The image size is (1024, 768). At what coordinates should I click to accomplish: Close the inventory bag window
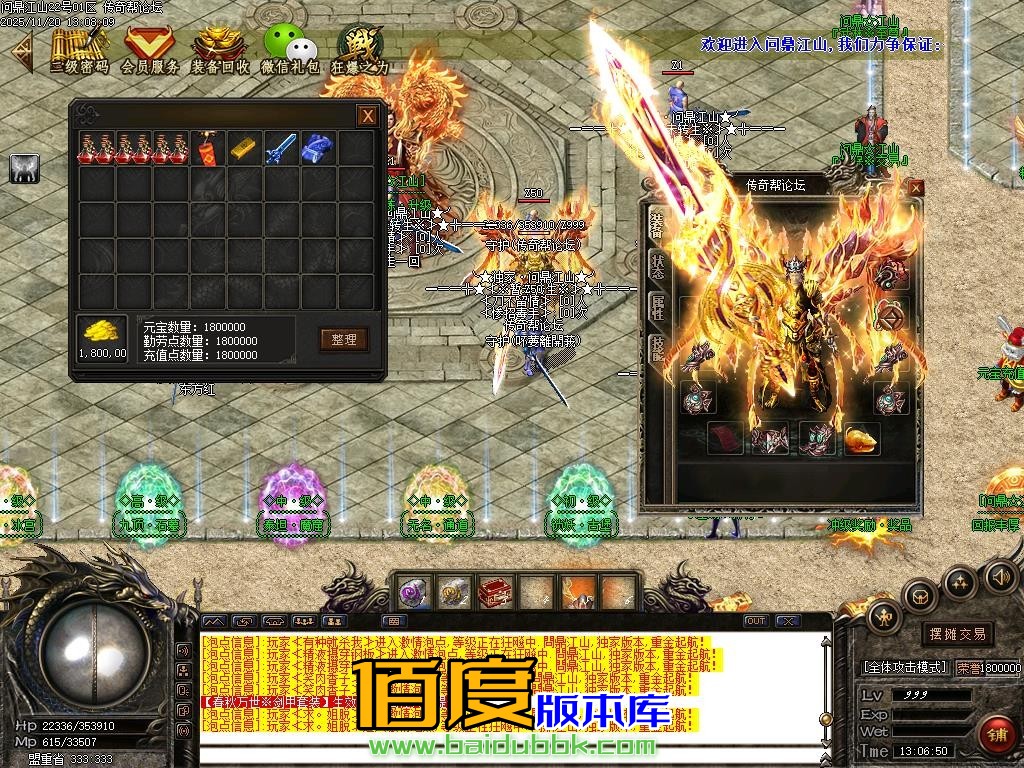(x=368, y=116)
